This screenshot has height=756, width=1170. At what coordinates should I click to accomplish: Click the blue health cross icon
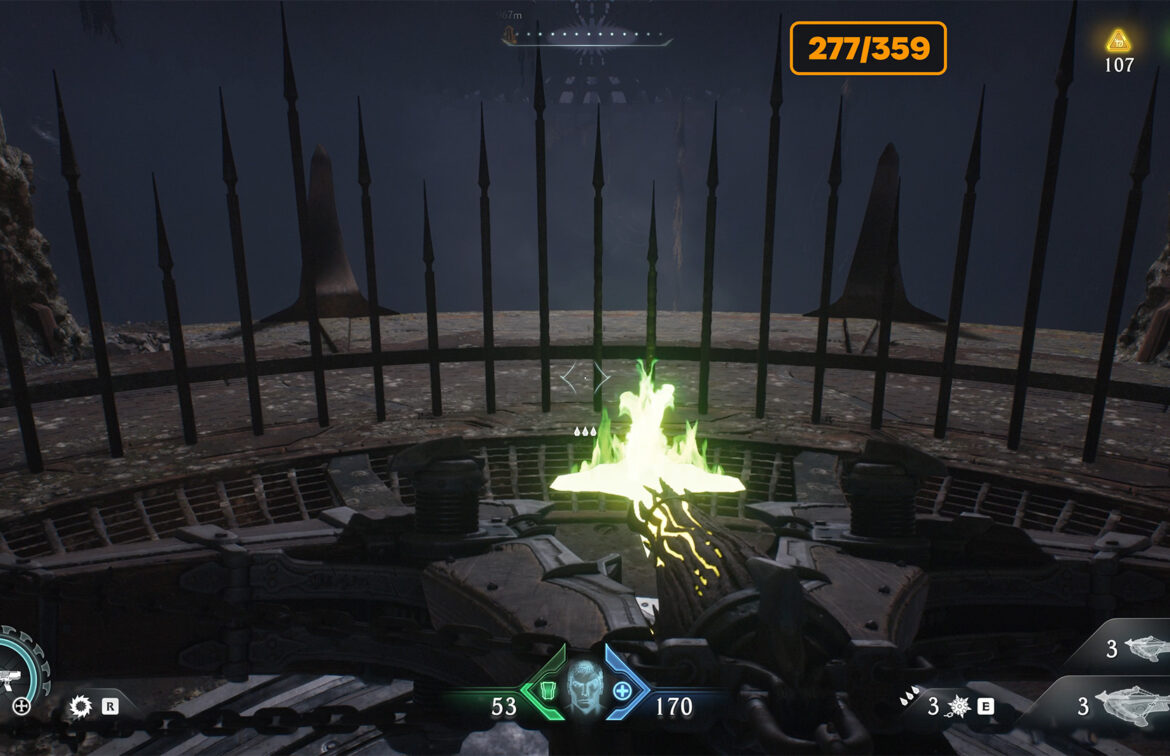coord(622,691)
